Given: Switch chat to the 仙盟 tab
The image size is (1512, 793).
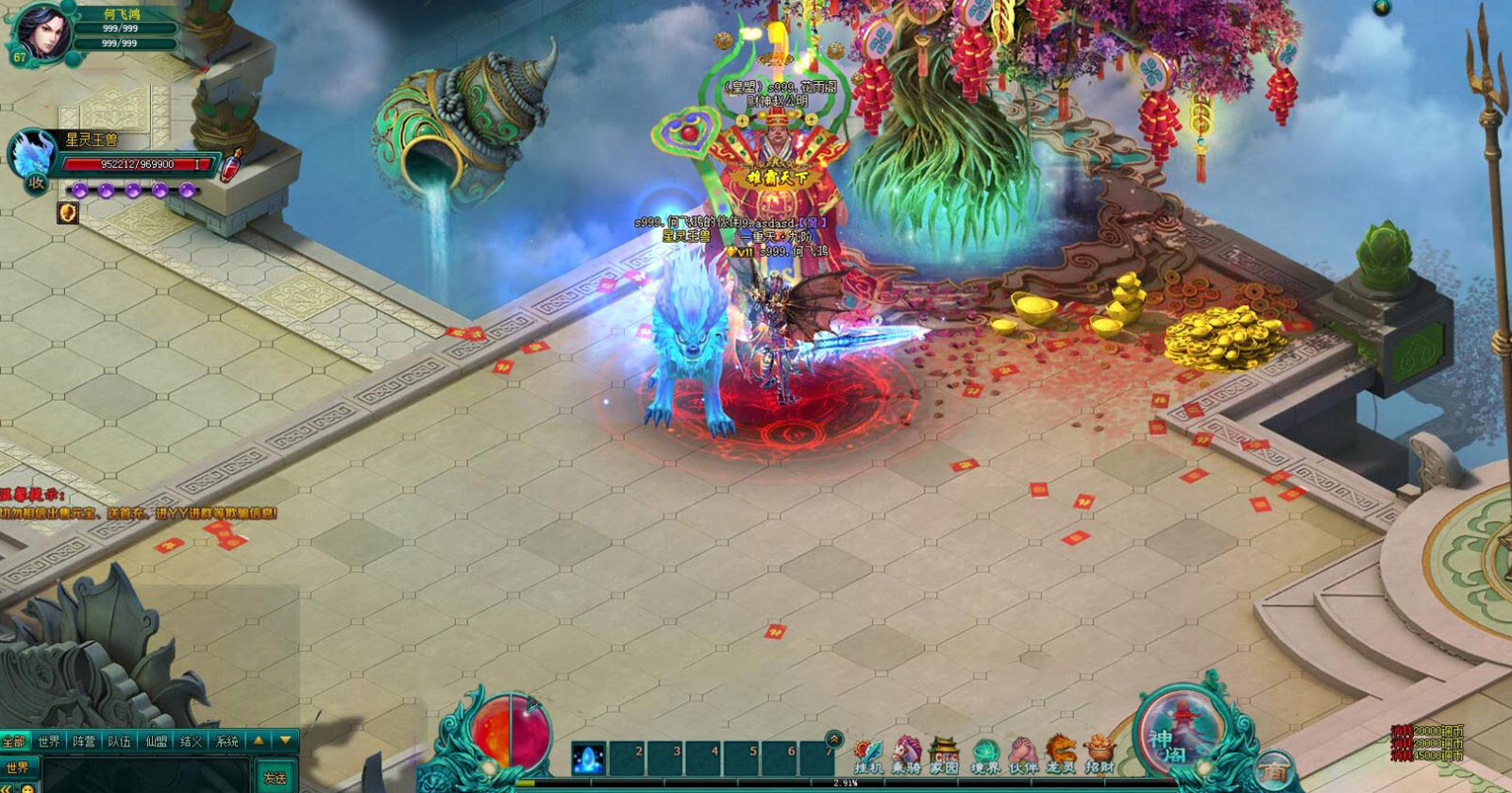Looking at the screenshot, I should [156, 742].
